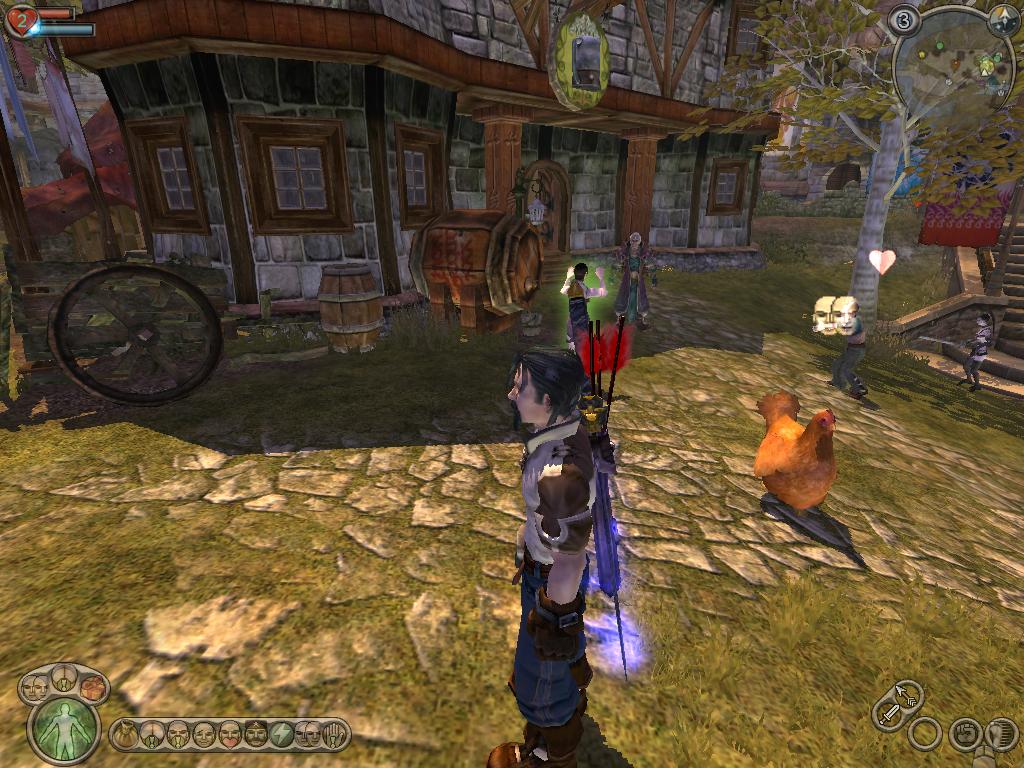Select the open hand gesture icon

click(x=336, y=735)
